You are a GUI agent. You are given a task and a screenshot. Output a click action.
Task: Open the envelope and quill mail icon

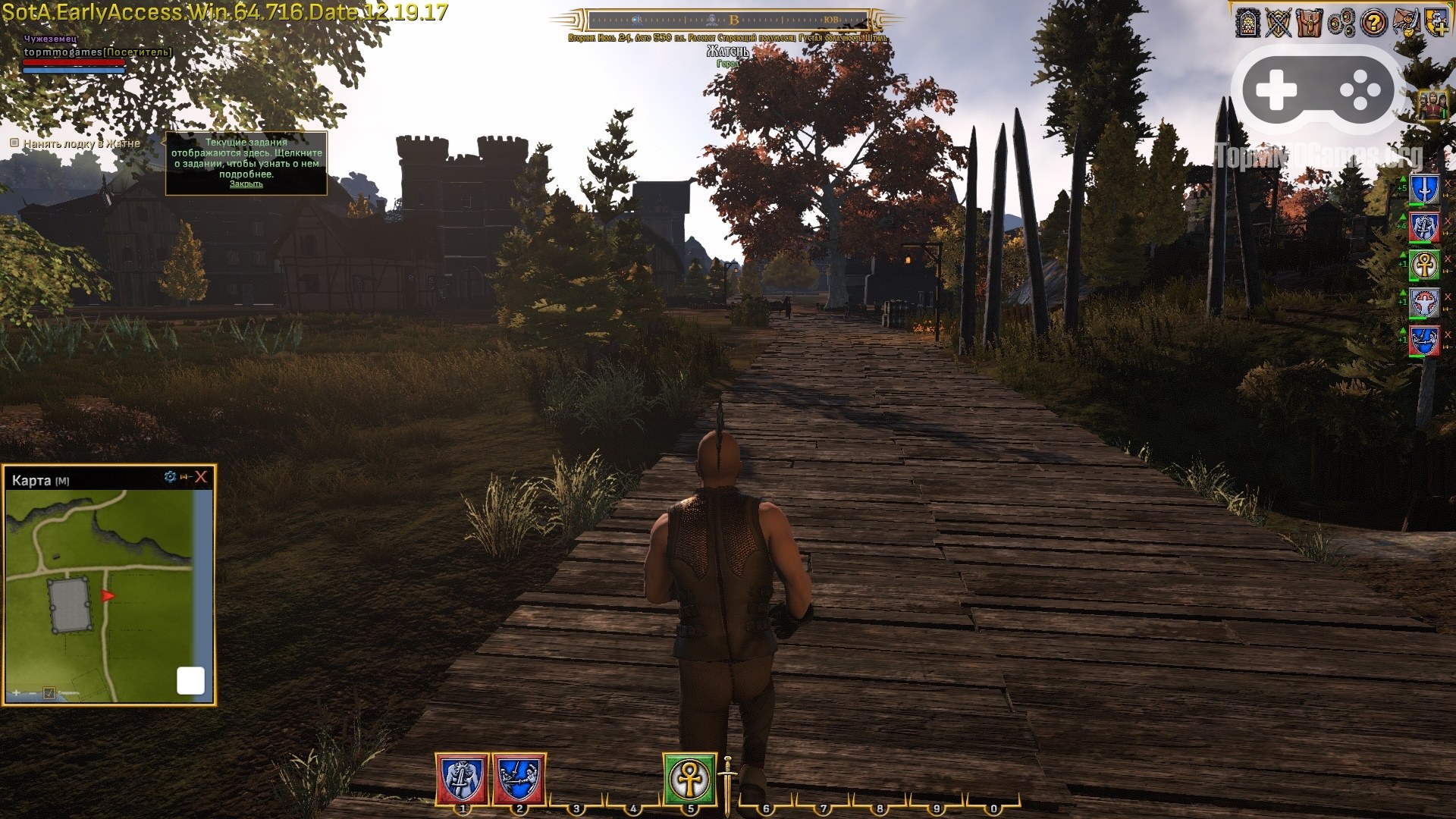point(1404,23)
